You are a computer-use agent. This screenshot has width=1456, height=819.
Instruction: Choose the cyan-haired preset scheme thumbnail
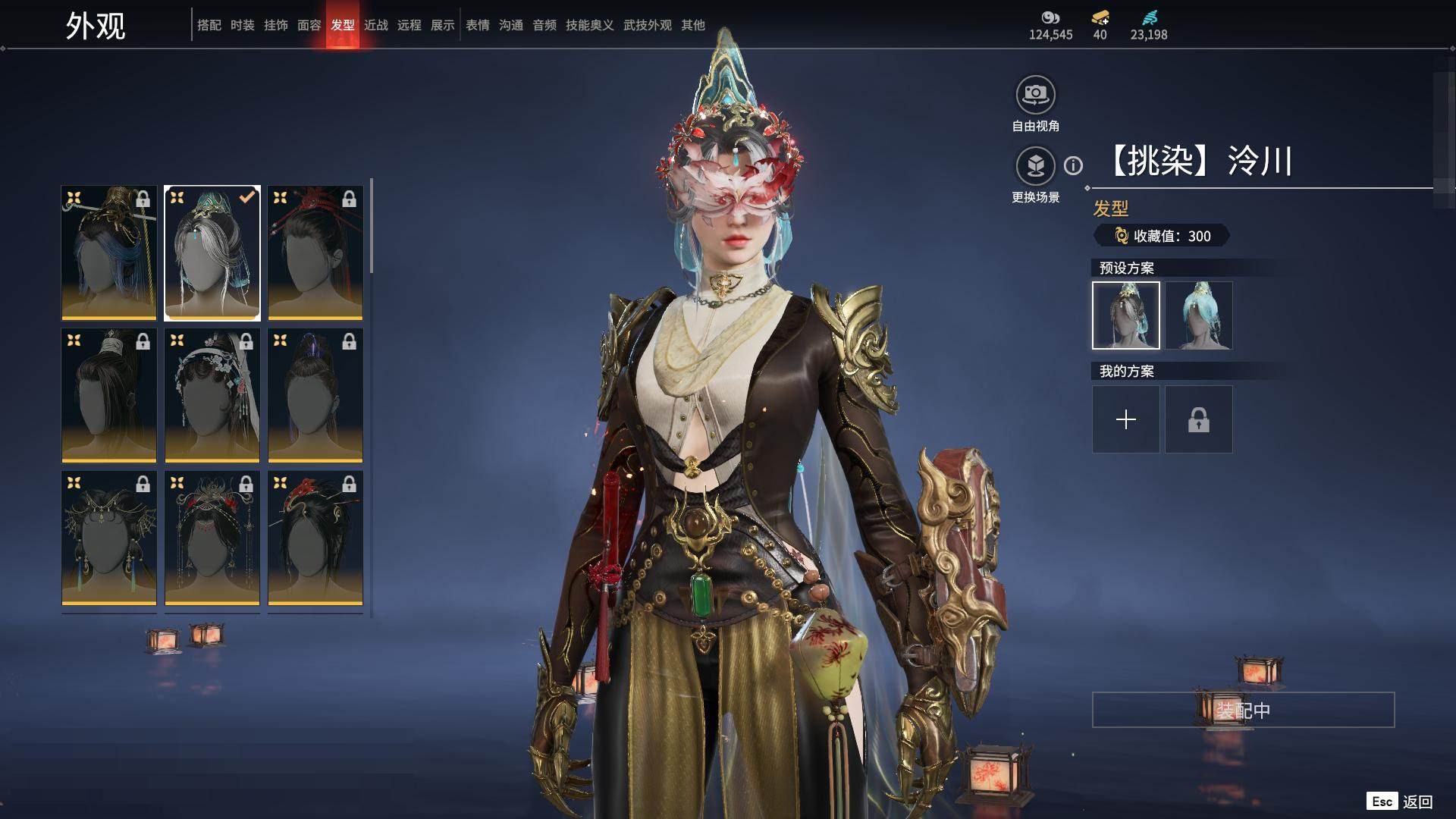click(1198, 315)
